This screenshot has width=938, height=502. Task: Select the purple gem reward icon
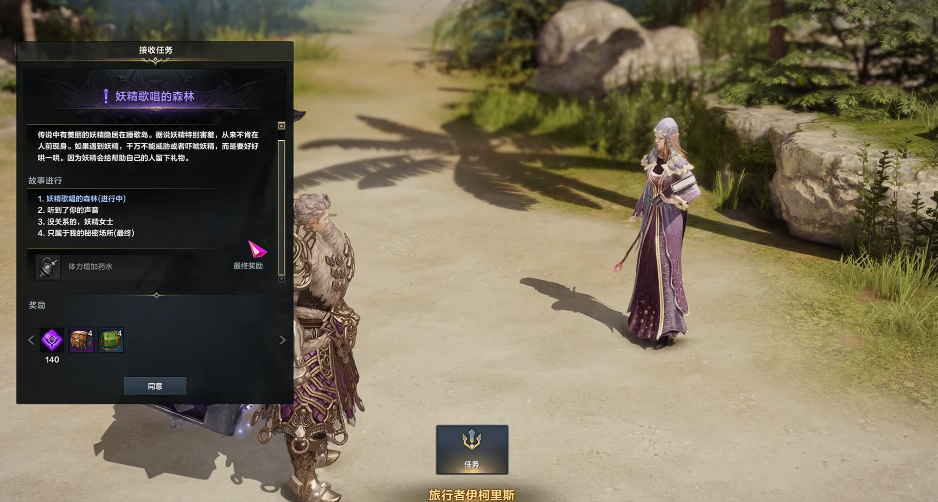[x=52, y=341]
